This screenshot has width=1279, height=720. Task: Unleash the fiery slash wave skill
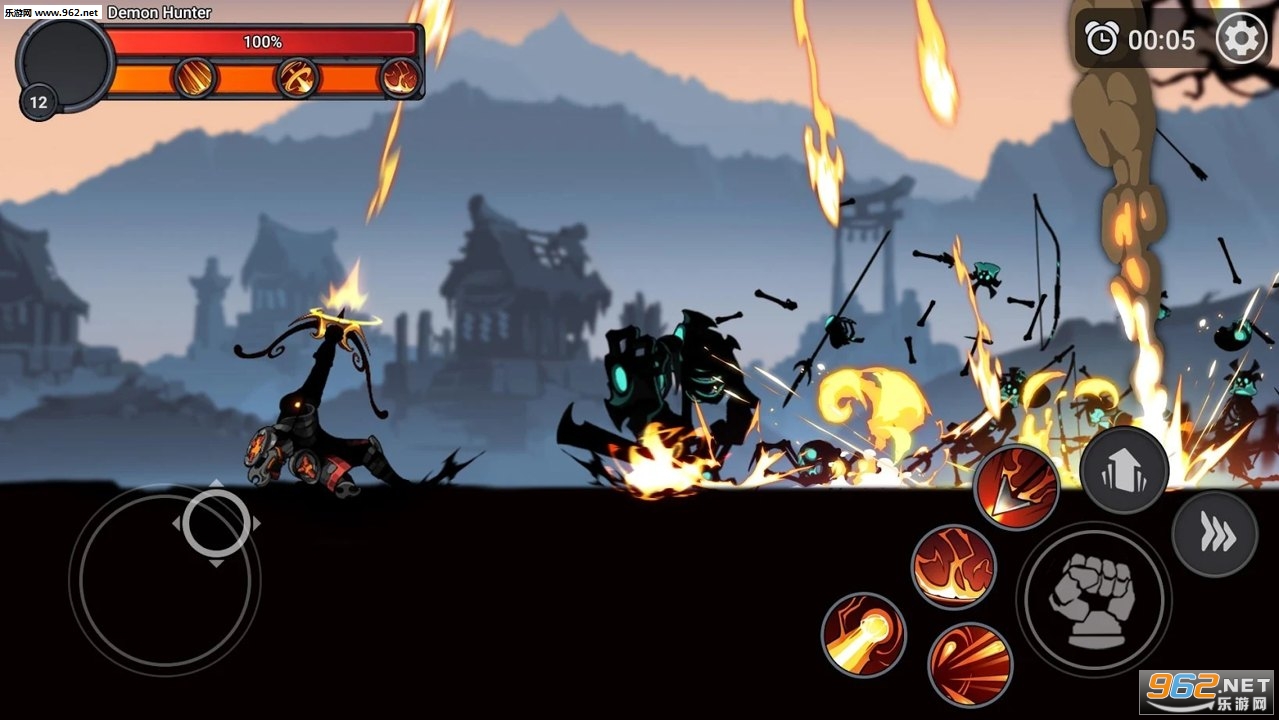pyautogui.click(x=969, y=664)
